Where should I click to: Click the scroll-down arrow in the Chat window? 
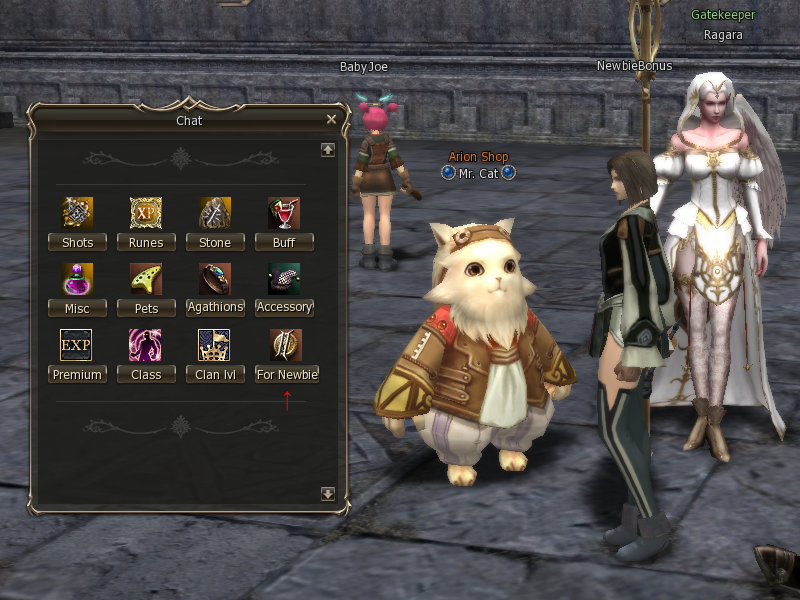pyautogui.click(x=327, y=494)
